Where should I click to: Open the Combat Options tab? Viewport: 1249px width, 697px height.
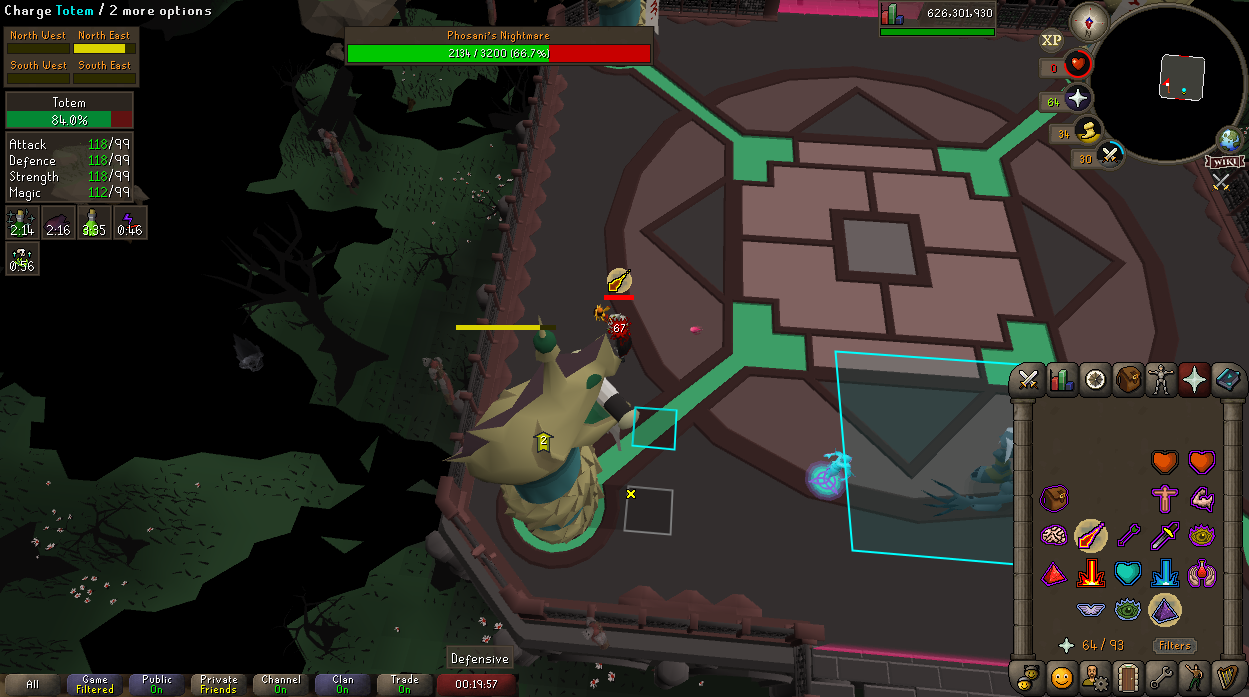point(1027,379)
